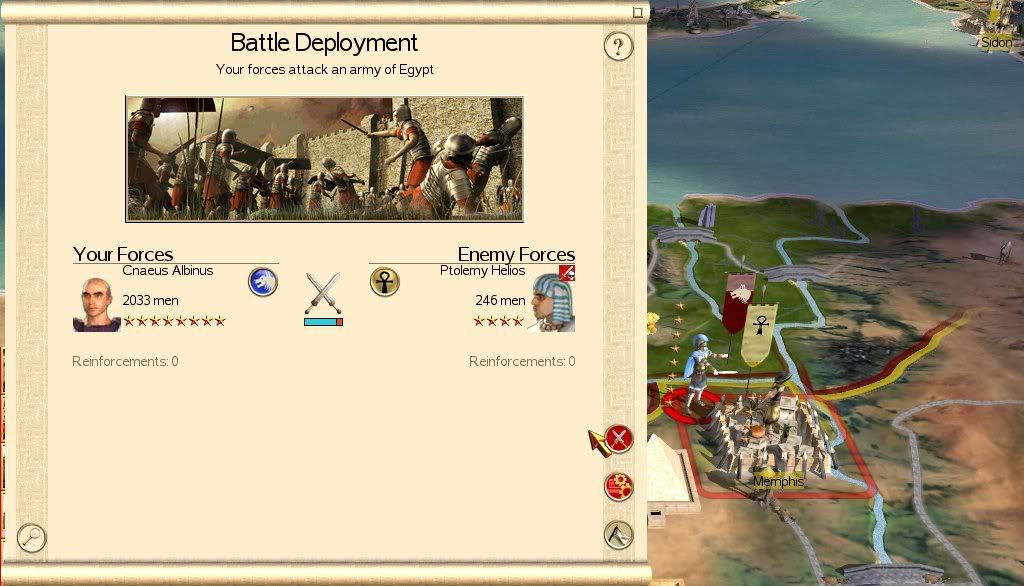This screenshot has width=1024, height=586.
Task: Withdraw using the grey tent button
Action: [619, 535]
